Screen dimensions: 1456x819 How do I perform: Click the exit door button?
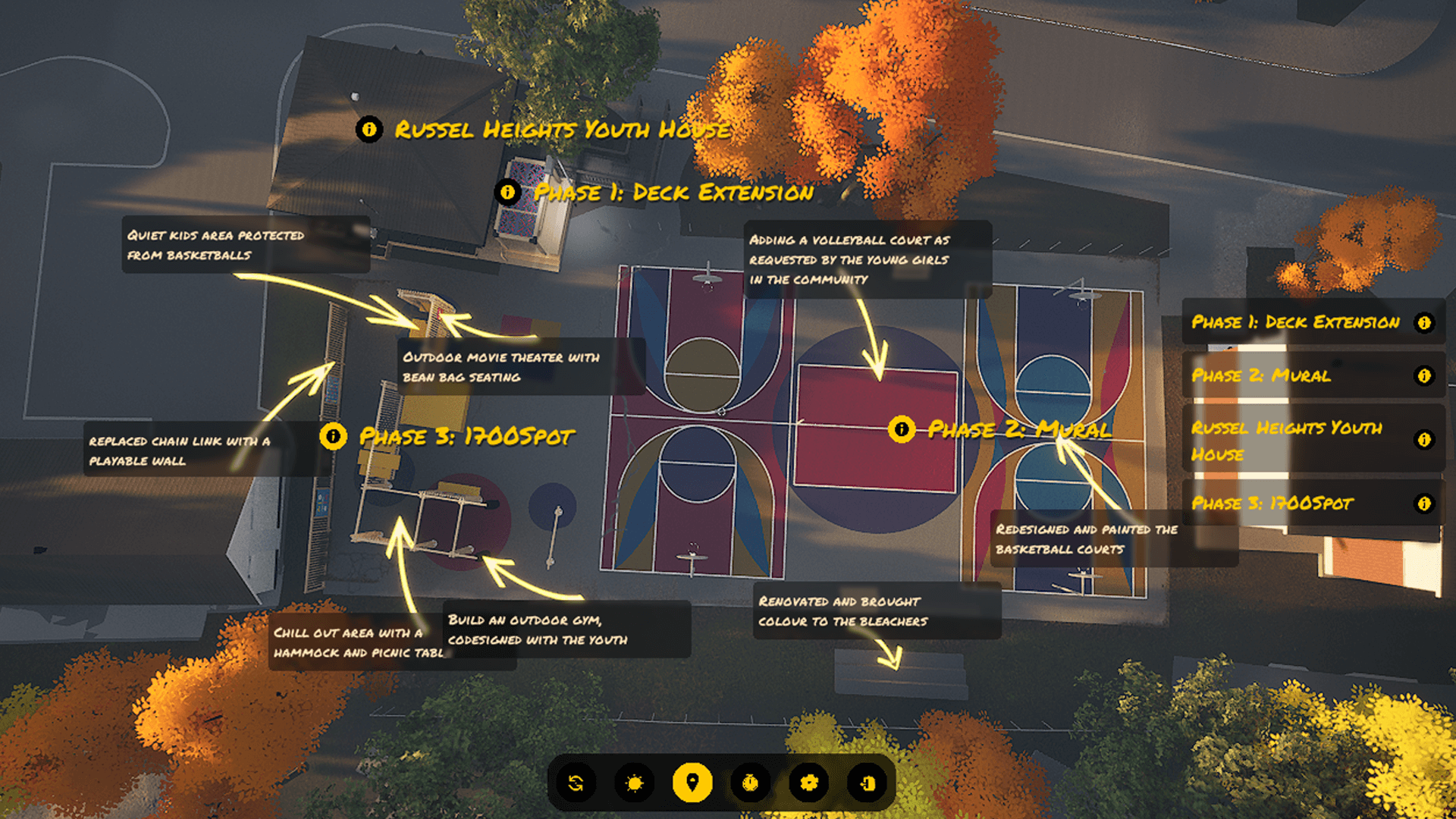pyautogui.click(x=867, y=783)
